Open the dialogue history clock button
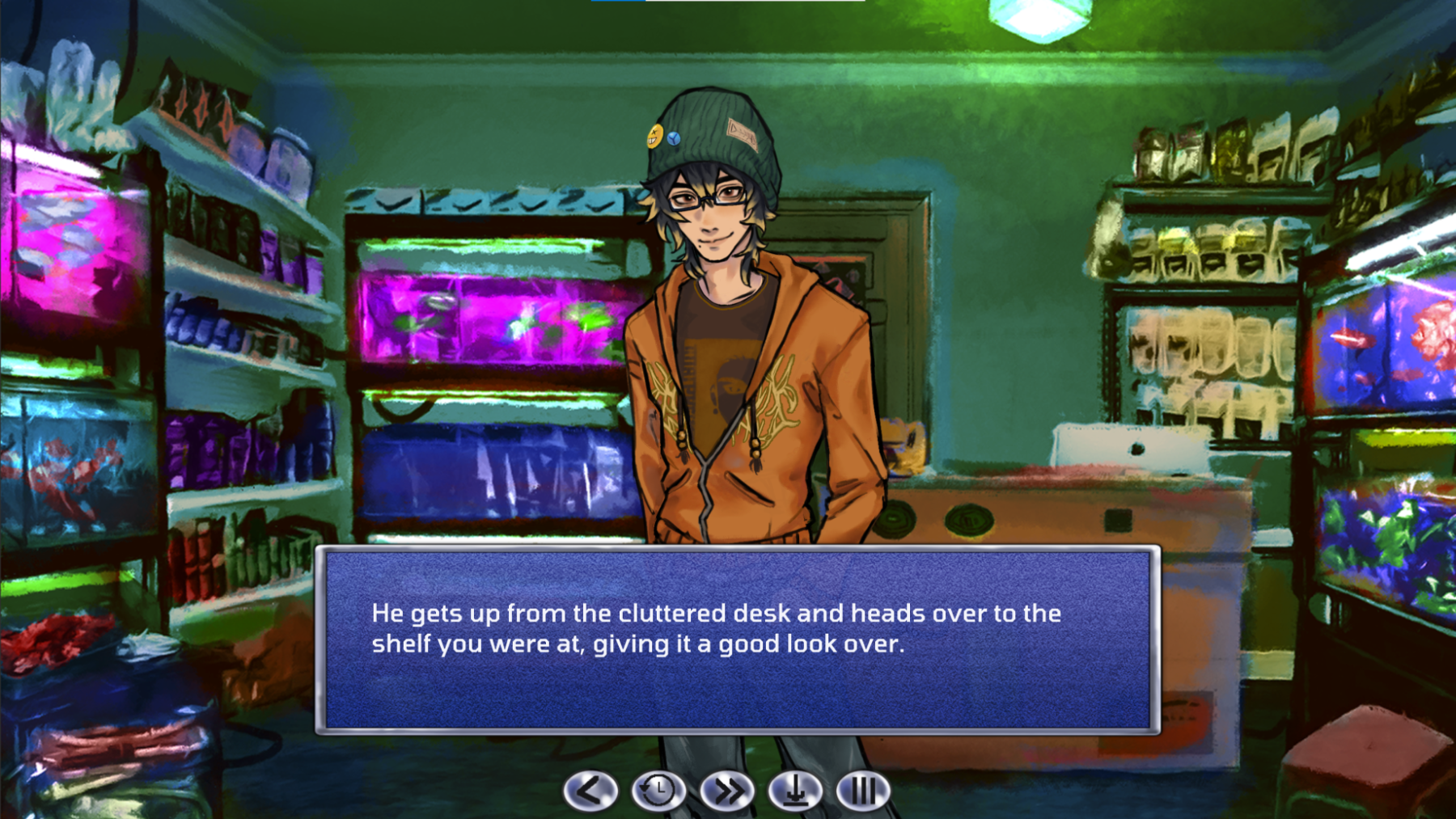The height and width of the screenshot is (819, 1456). click(x=658, y=790)
